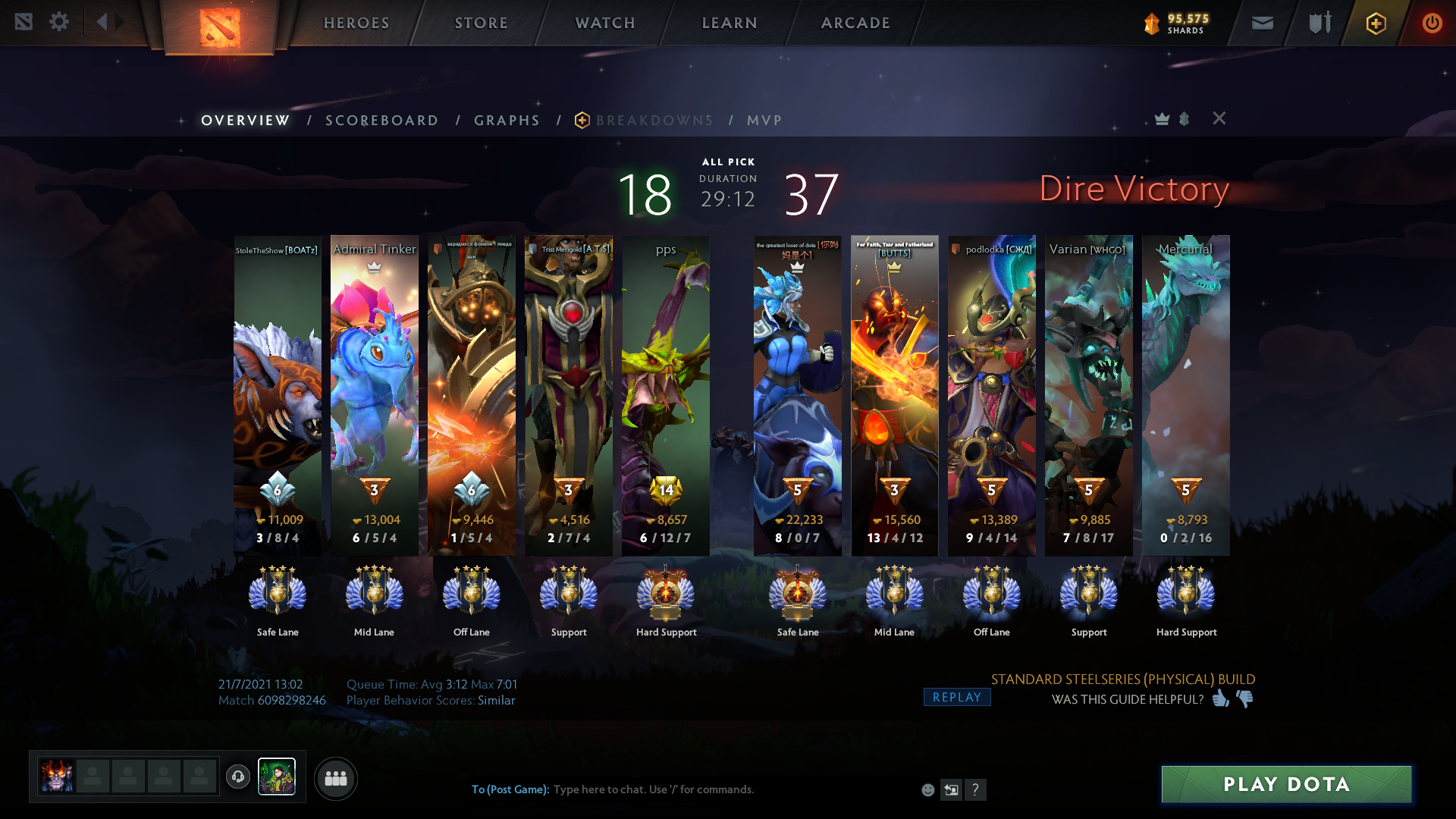This screenshot has width=1456, height=819.
Task: Click the red power quit button
Action: coord(1432,23)
